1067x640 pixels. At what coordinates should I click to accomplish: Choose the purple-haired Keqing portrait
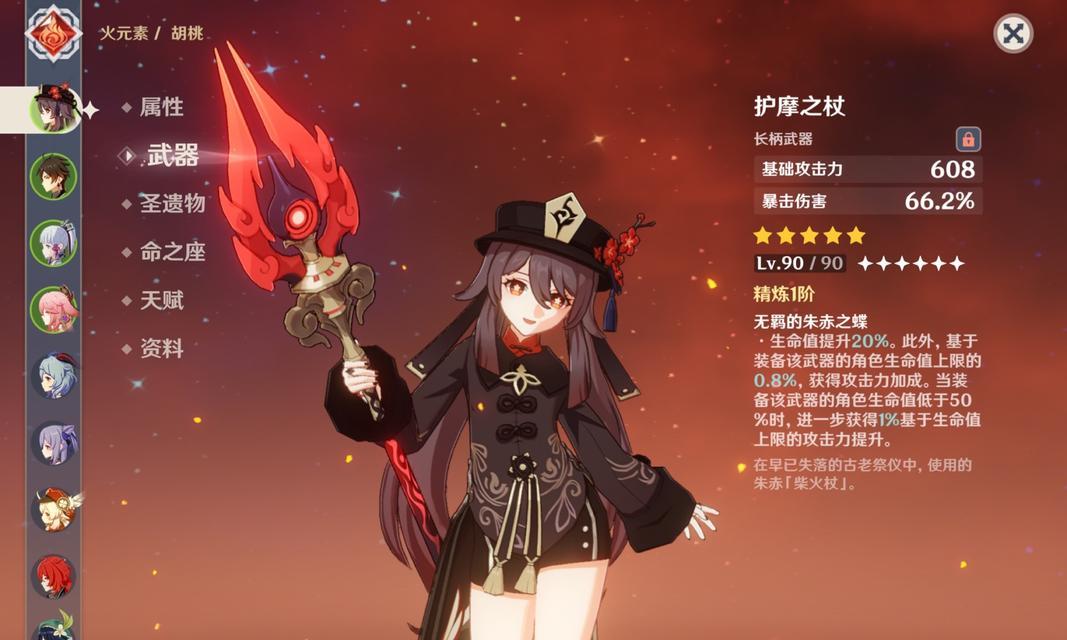coord(53,443)
